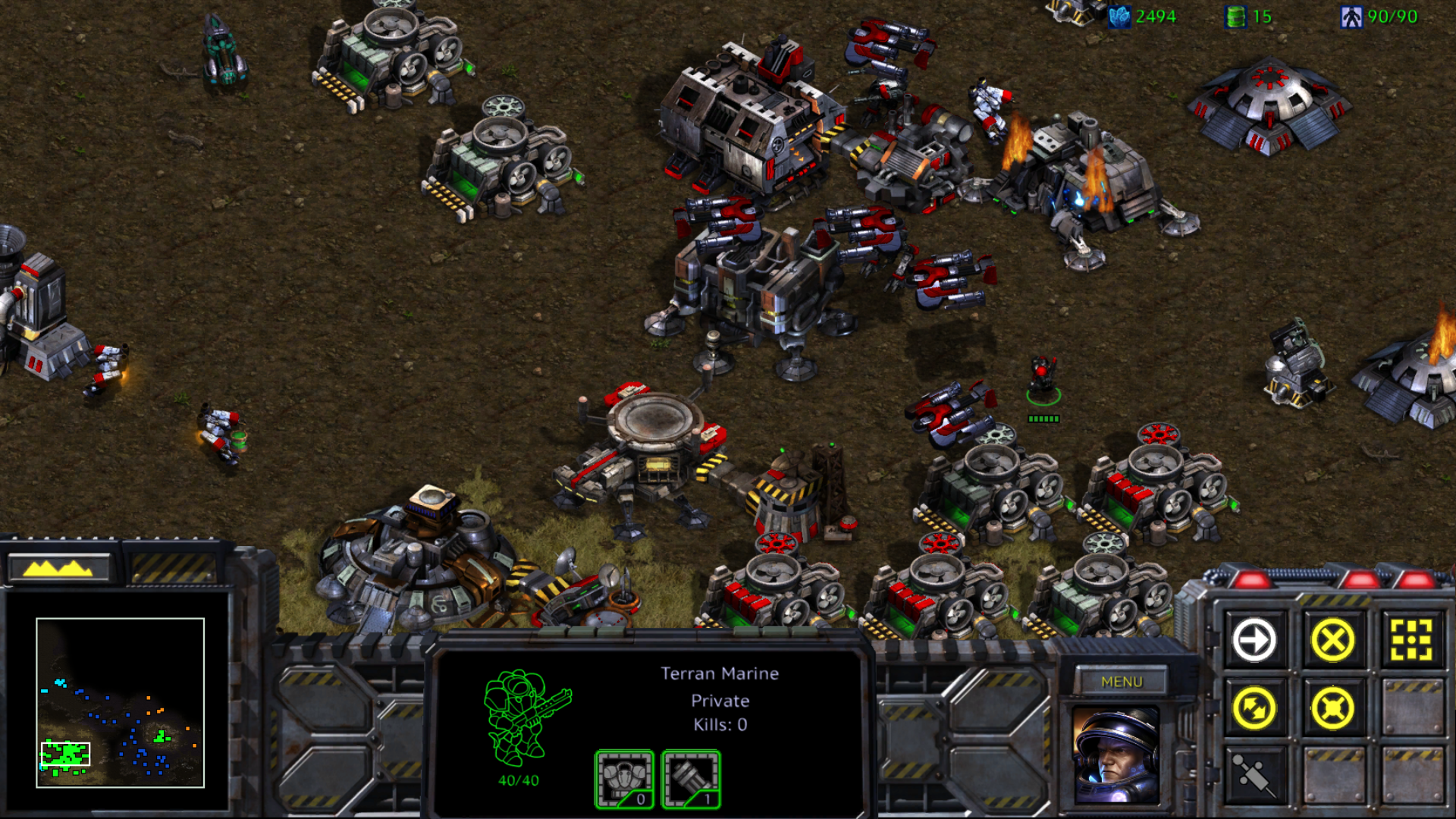The height and width of the screenshot is (819, 1456).
Task: Issue the Stop command
Action: [1332, 640]
